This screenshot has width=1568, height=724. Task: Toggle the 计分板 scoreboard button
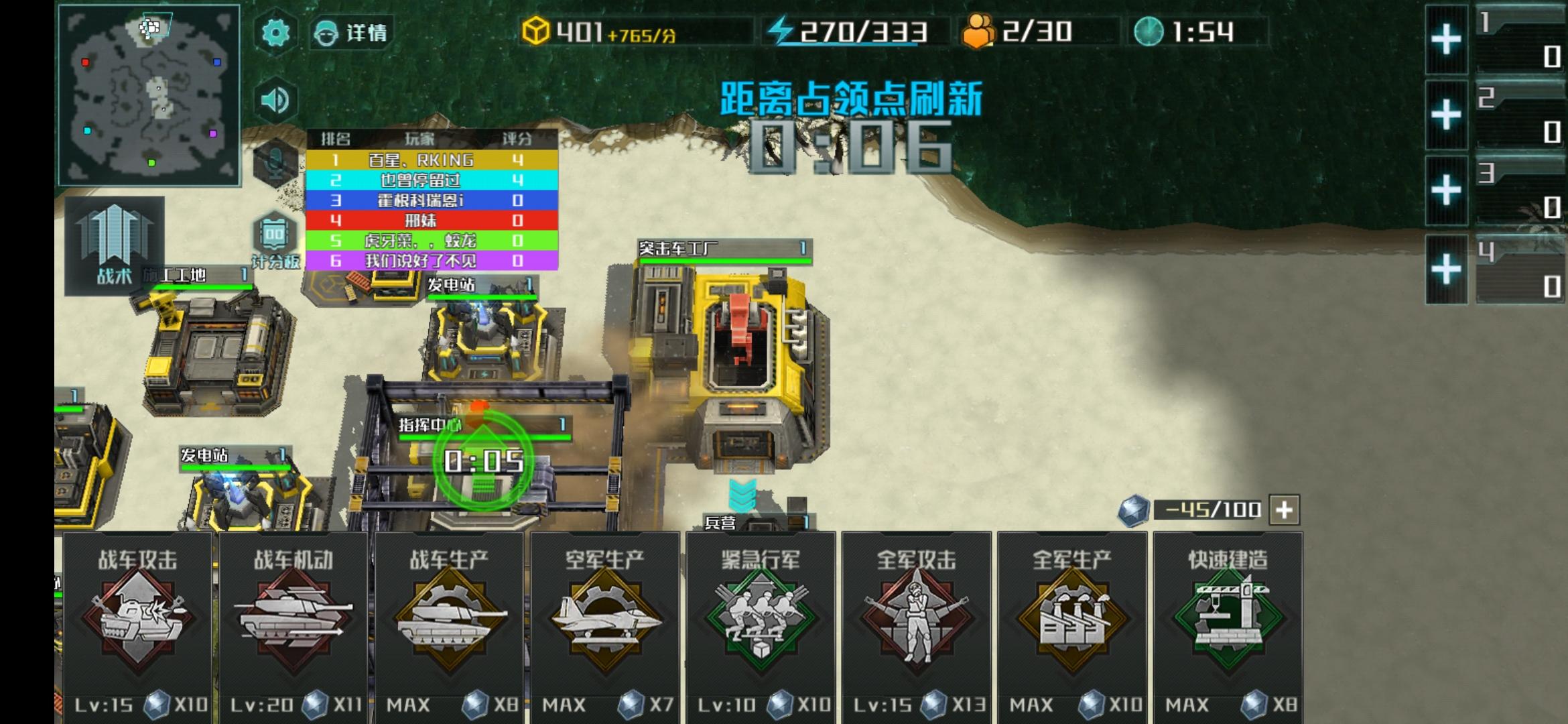pos(275,240)
